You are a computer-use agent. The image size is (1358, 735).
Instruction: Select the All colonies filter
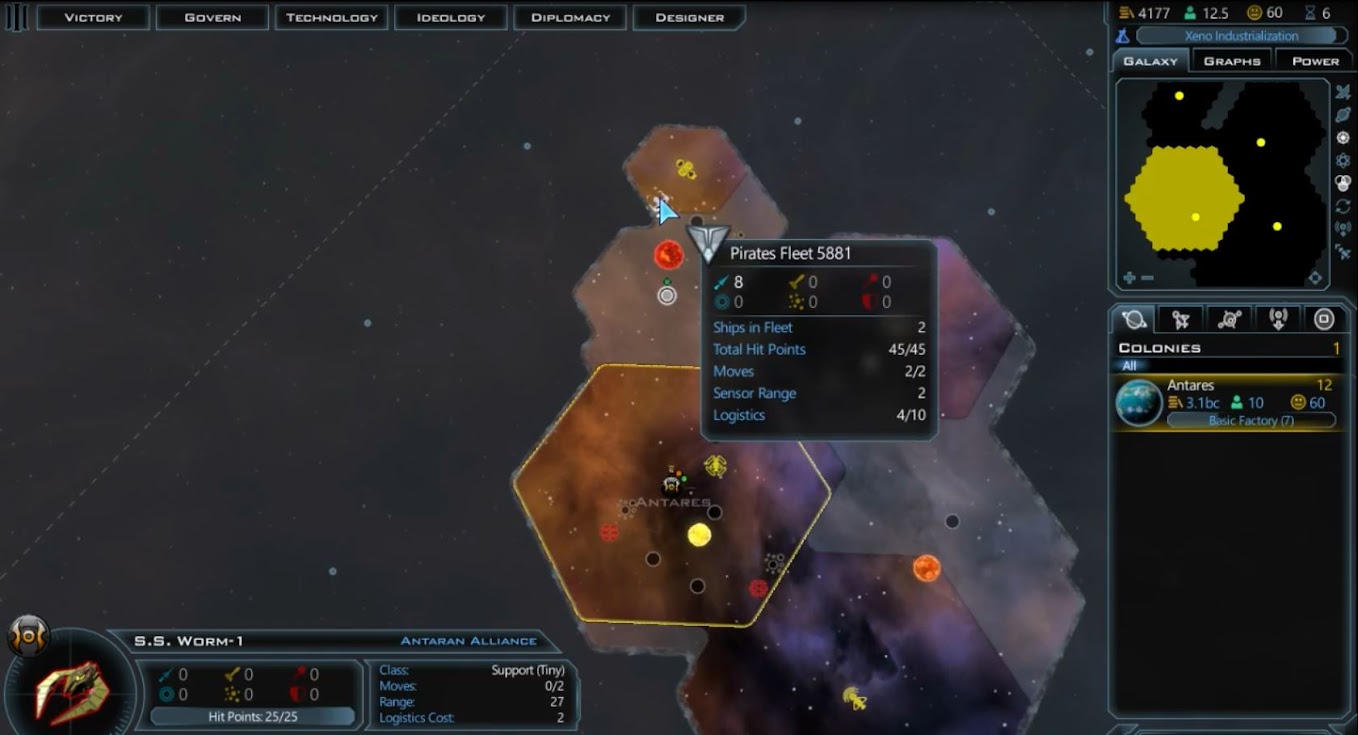[x=1129, y=366]
